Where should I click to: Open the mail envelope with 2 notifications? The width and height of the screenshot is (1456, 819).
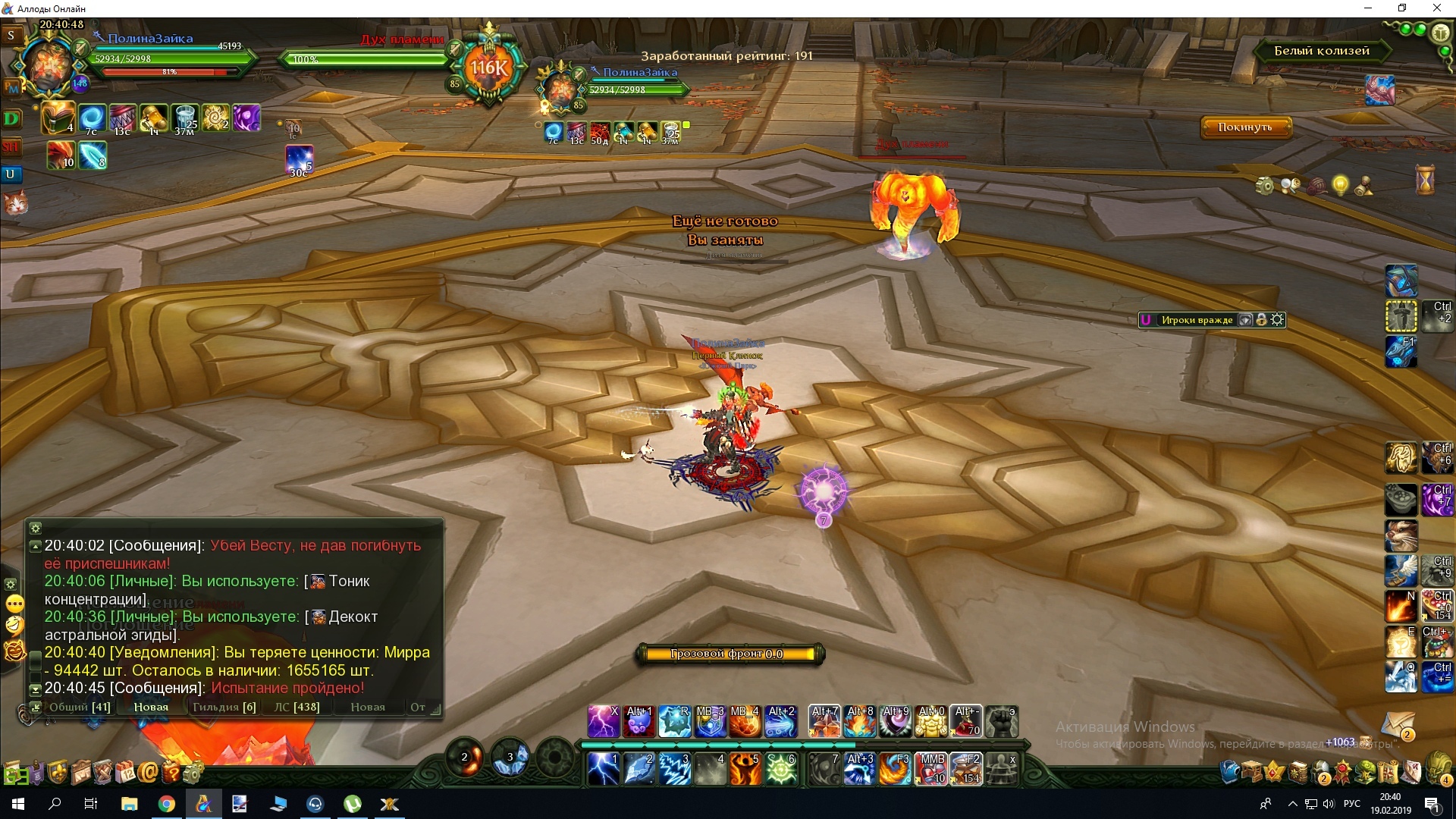click(x=1398, y=724)
